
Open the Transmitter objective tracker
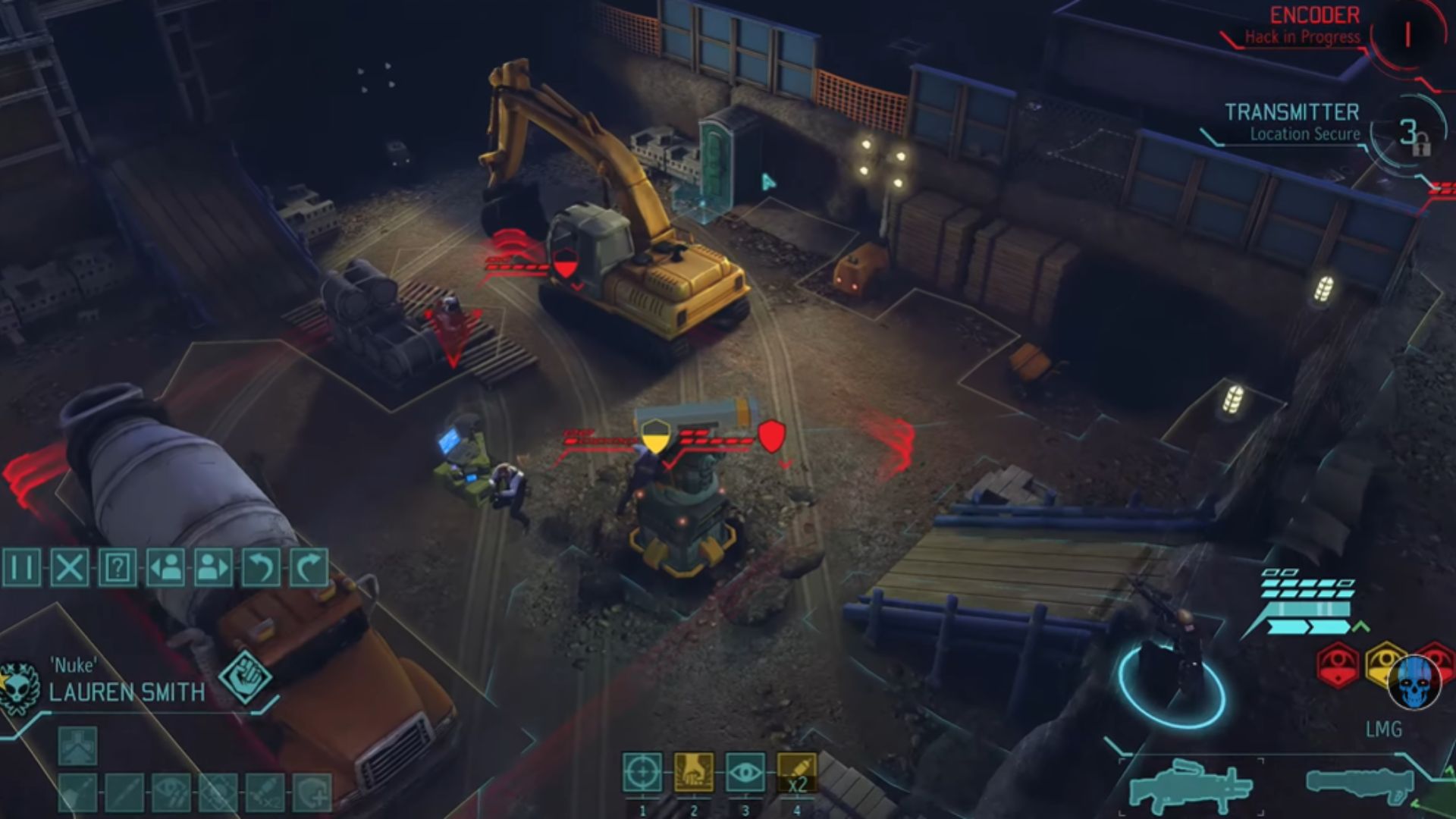click(x=1292, y=122)
